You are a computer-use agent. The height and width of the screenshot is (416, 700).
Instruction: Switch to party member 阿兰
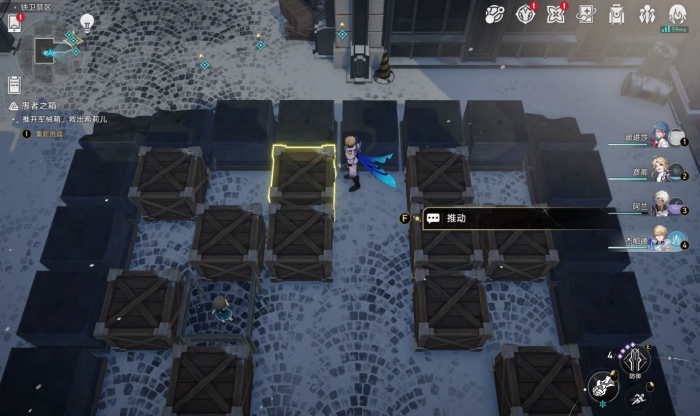tap(660, 208)
